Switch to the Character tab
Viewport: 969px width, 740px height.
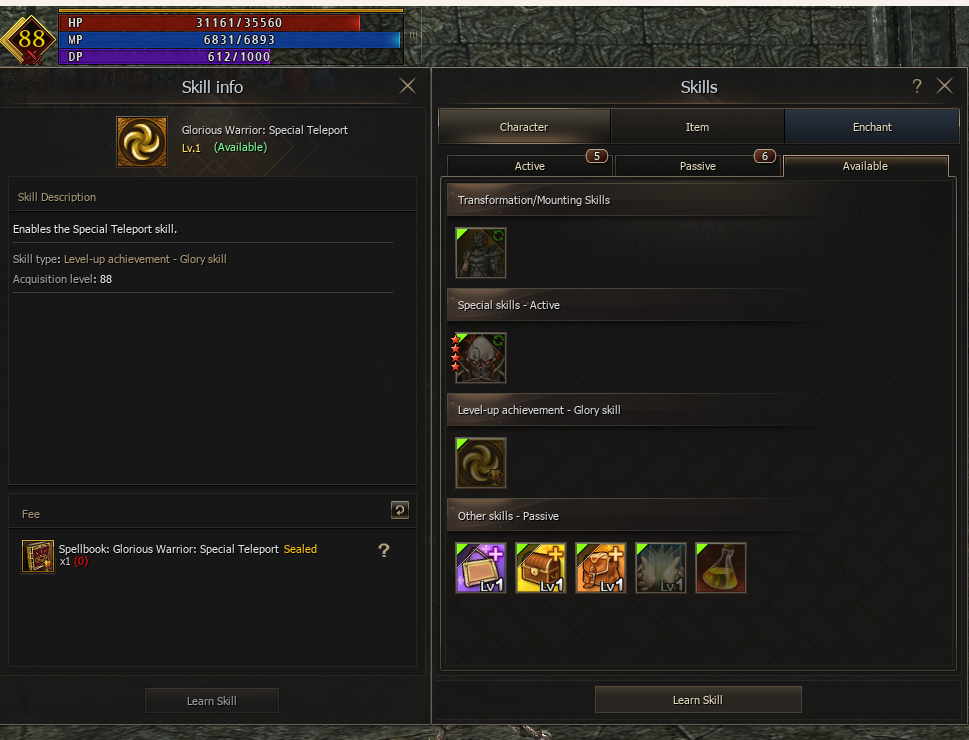coord(524,127)
